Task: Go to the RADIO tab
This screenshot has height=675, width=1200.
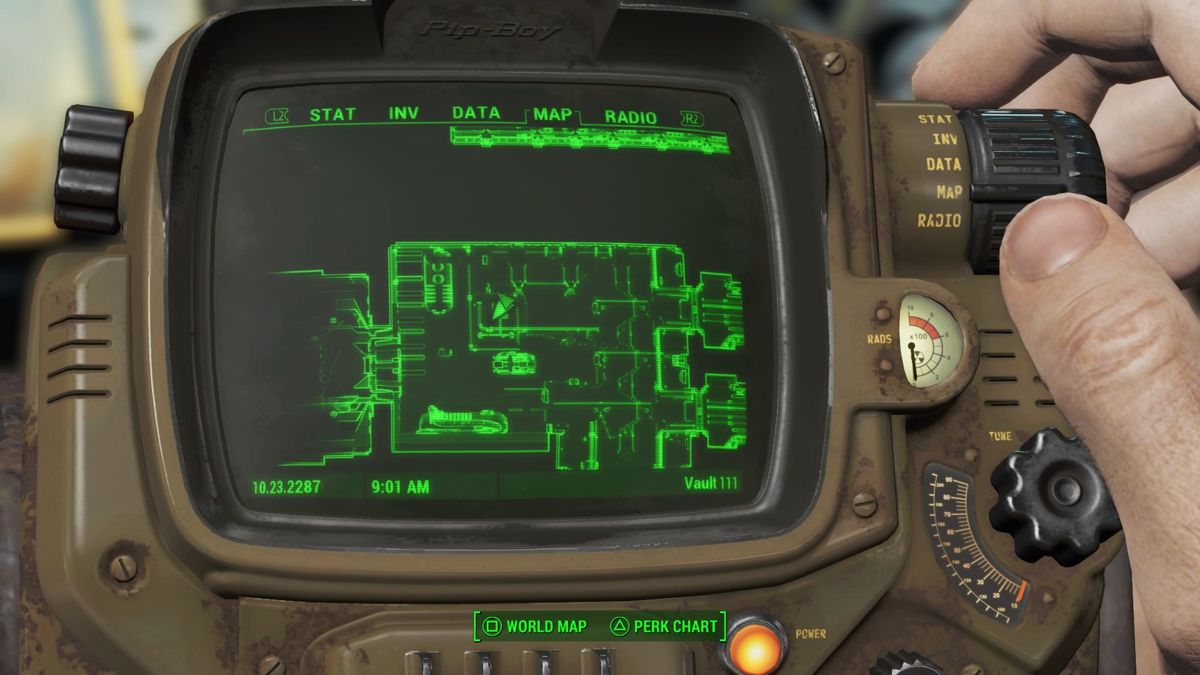Action: click(x=631, y=117)
